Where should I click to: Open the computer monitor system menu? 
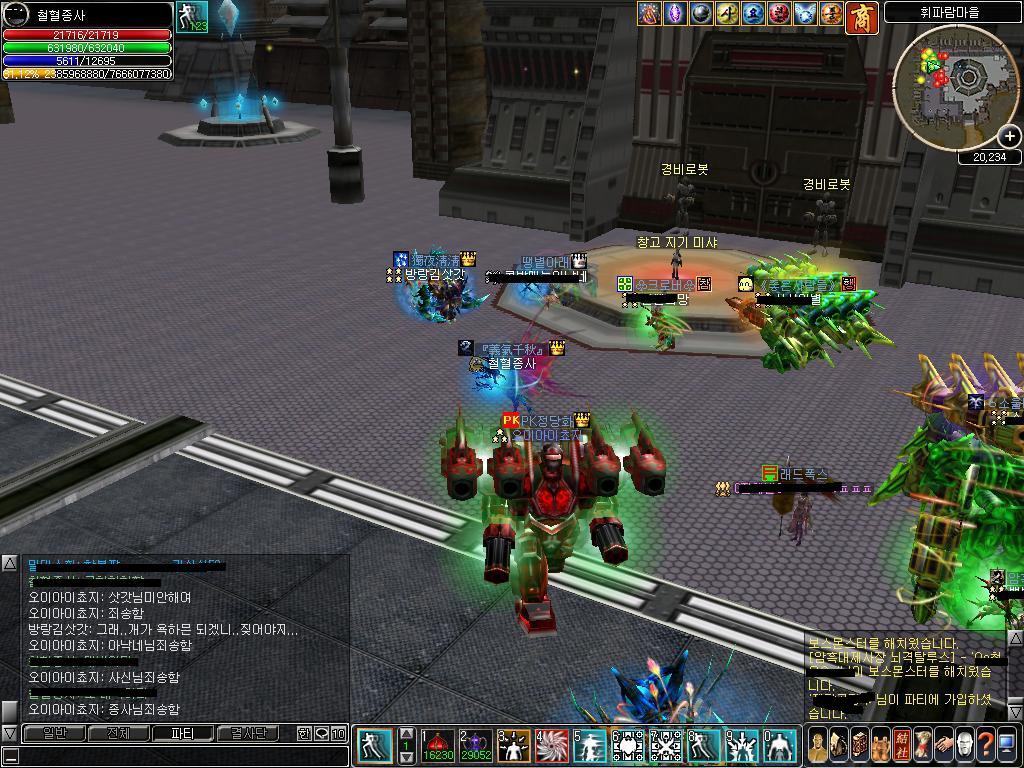click(x=1007, y=744)
